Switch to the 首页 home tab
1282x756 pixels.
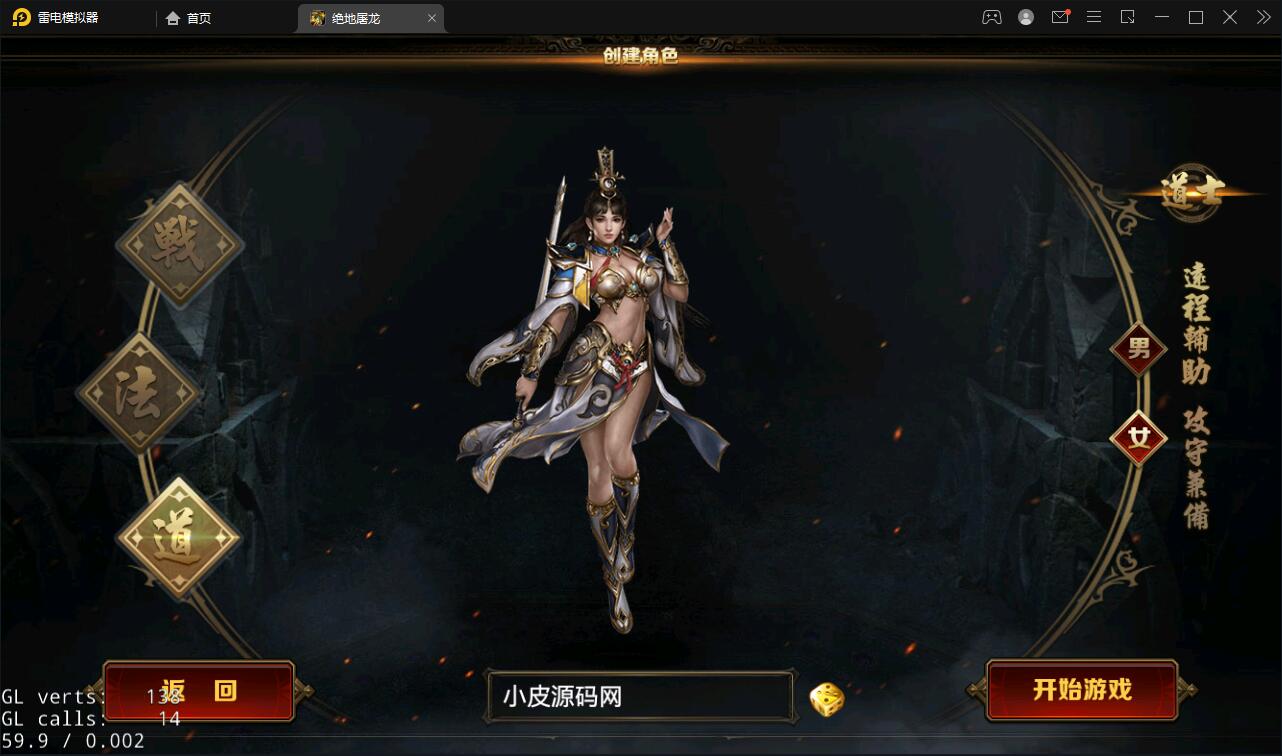click(187, 17)
